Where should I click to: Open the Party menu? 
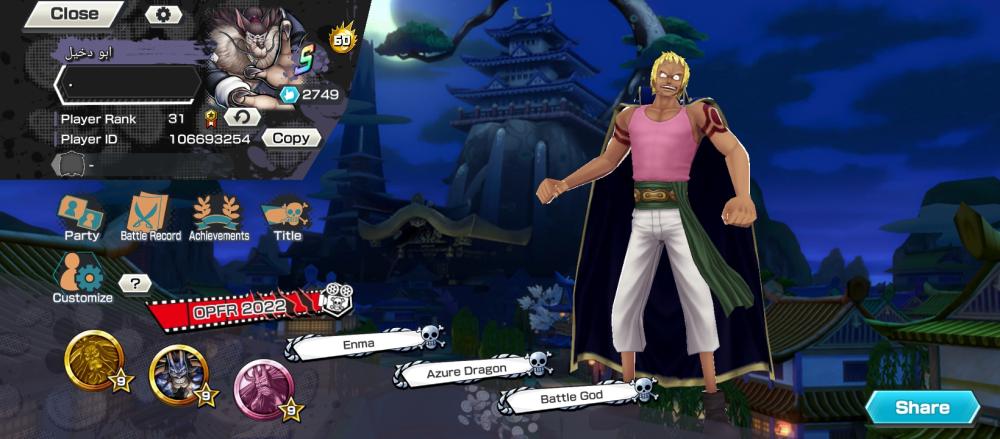tap(81, 217)
